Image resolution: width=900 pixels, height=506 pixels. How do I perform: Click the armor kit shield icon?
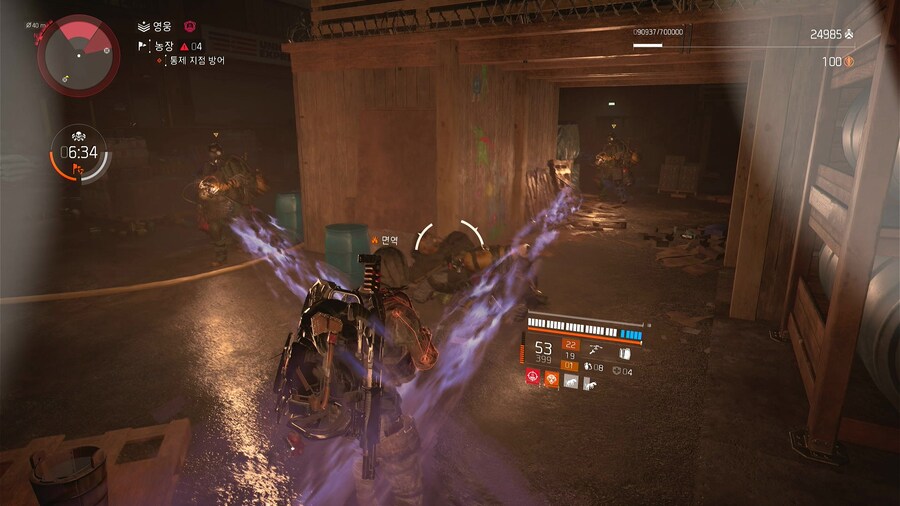616,370
